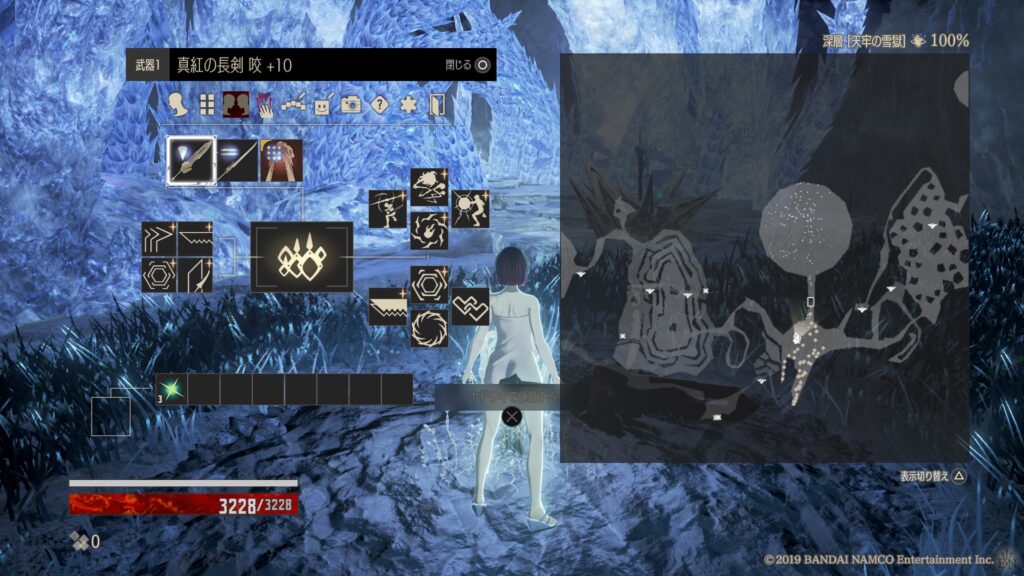Open the grid inventory menu icon
Screen dimensions: 1024x576
(x=207, y=104)
